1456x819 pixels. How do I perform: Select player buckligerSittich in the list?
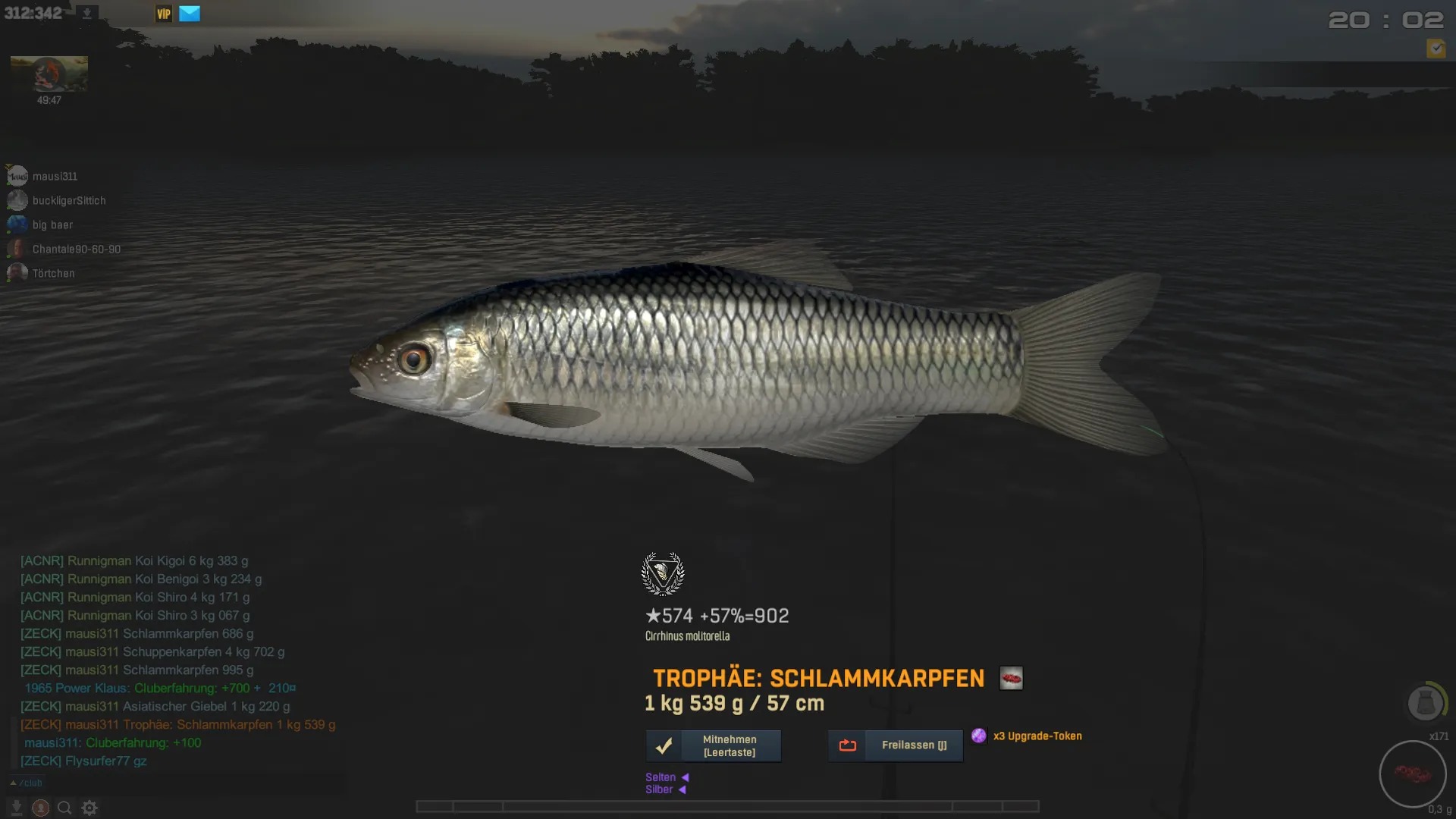click(x=68, y=201)
